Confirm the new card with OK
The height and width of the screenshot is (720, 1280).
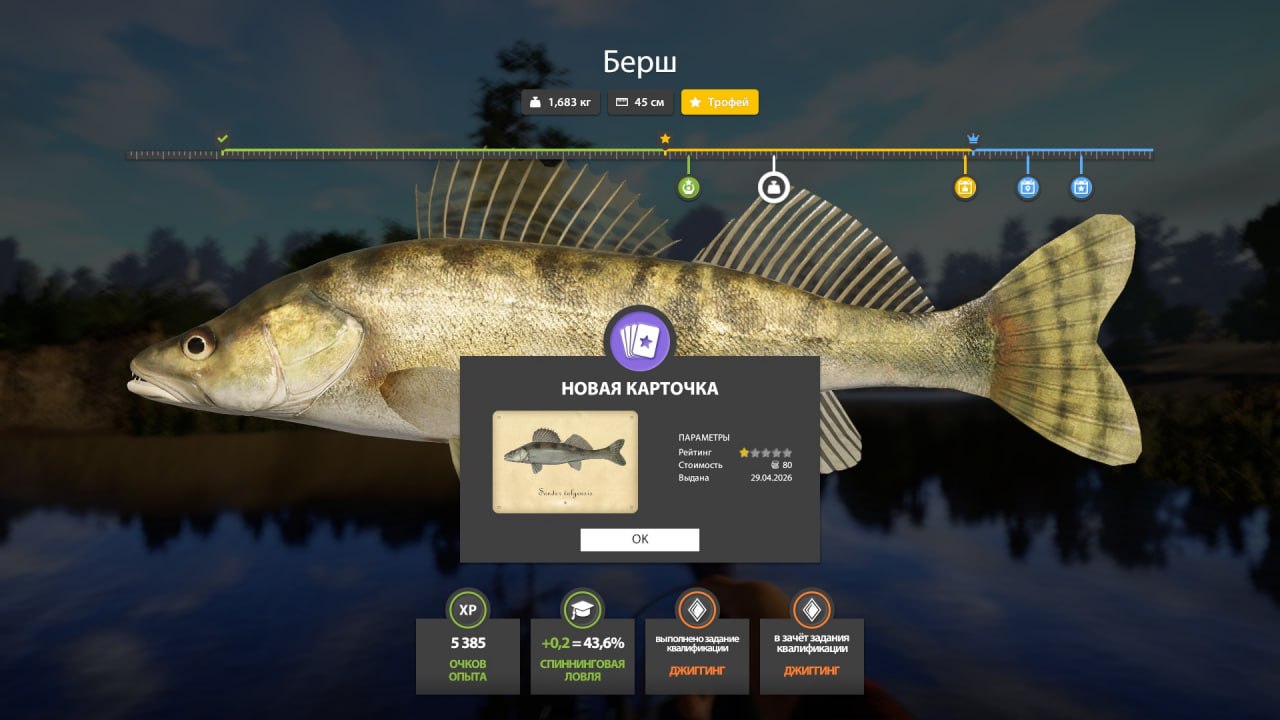(640, 539)
